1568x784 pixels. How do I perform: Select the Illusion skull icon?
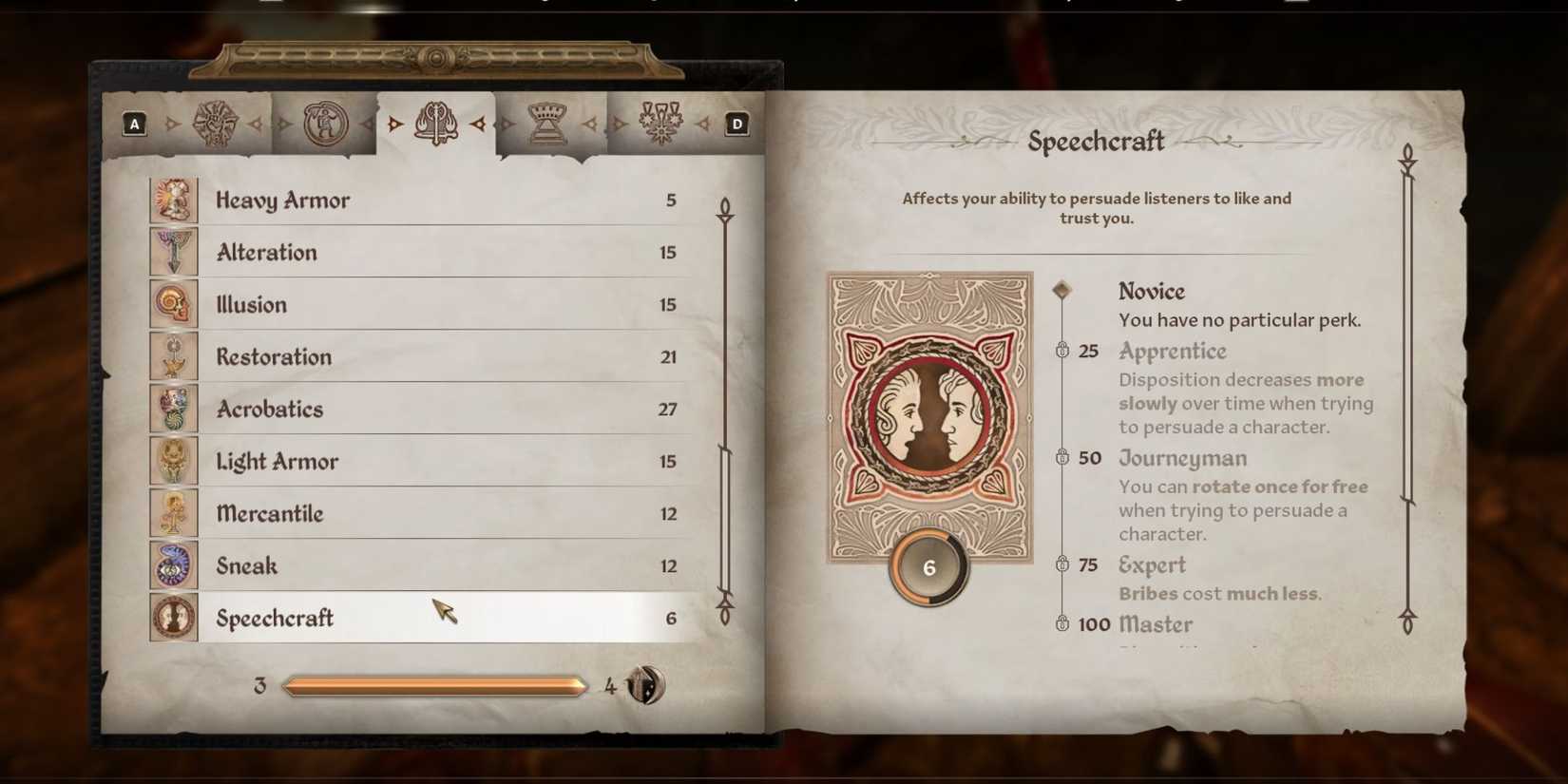[x=174, y=304]
